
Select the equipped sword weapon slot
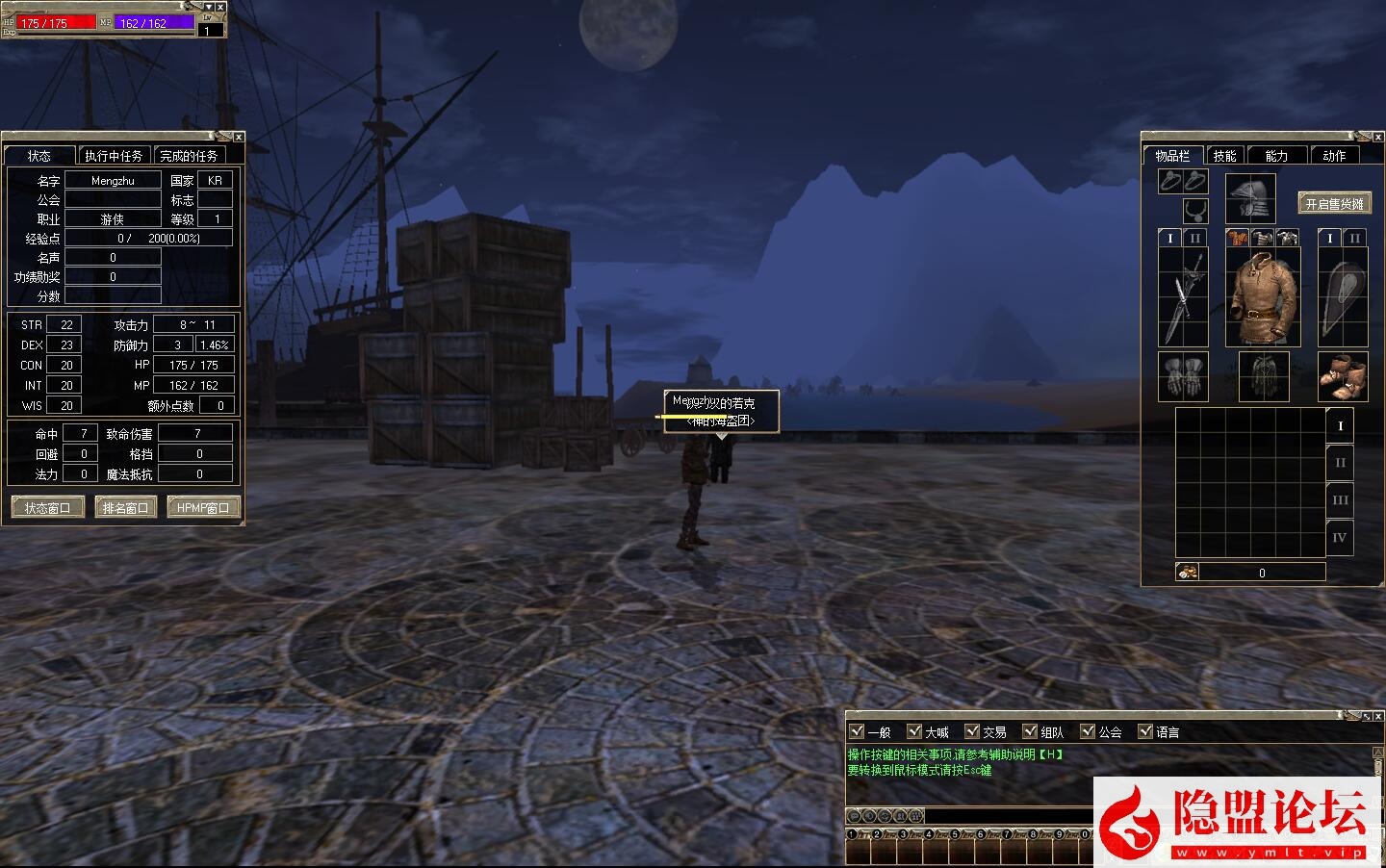(x=1182, y=296)
